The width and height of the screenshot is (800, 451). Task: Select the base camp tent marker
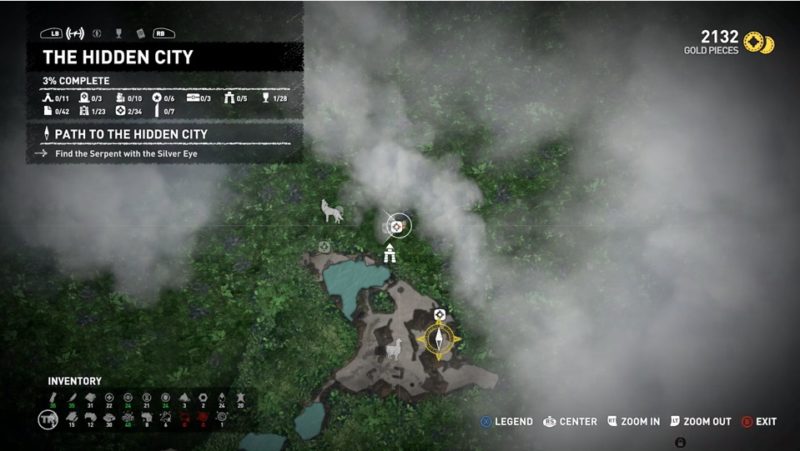[x=389, y=253]
